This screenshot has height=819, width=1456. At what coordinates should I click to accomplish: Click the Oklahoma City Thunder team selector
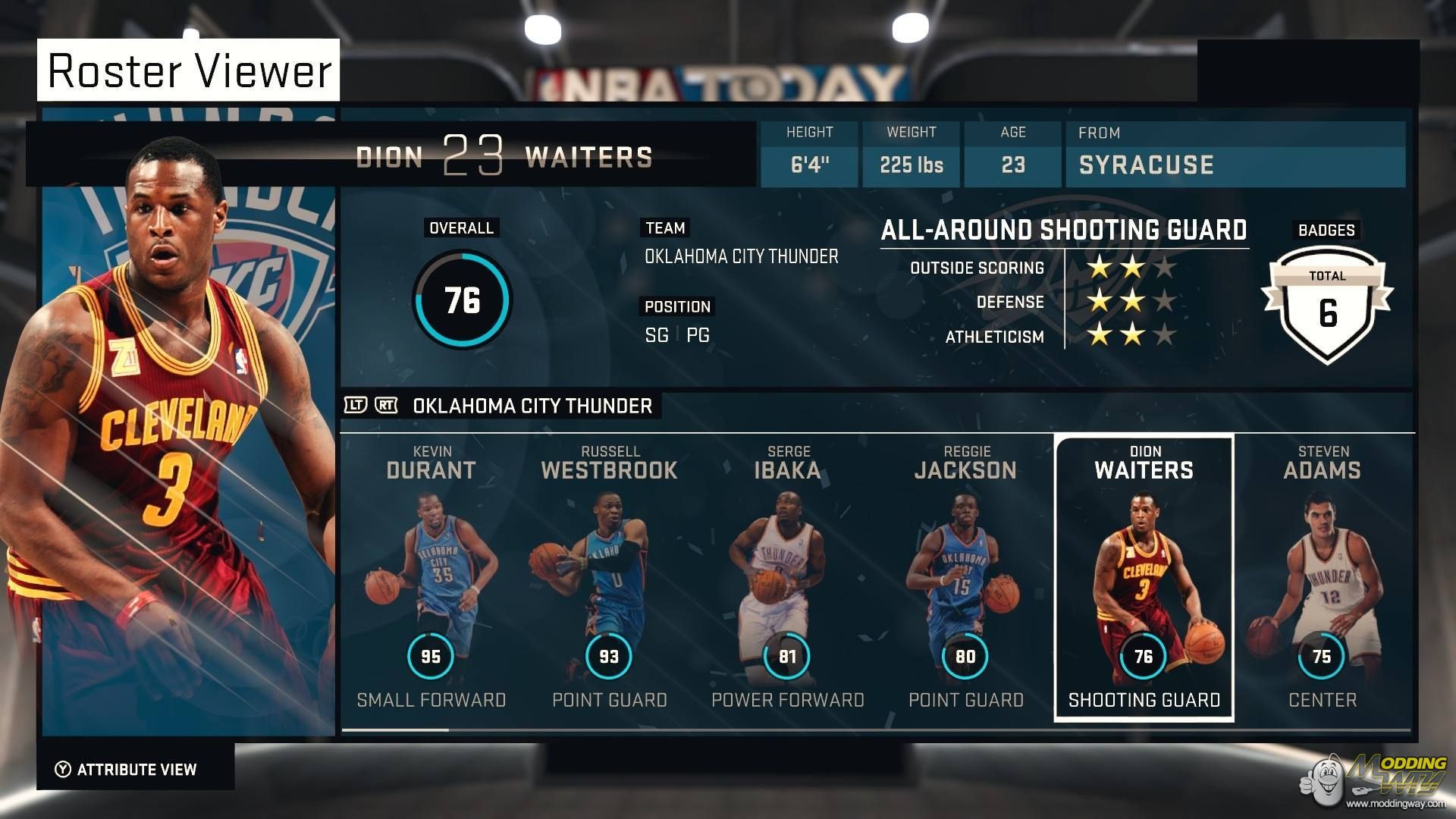click(532, 406)
